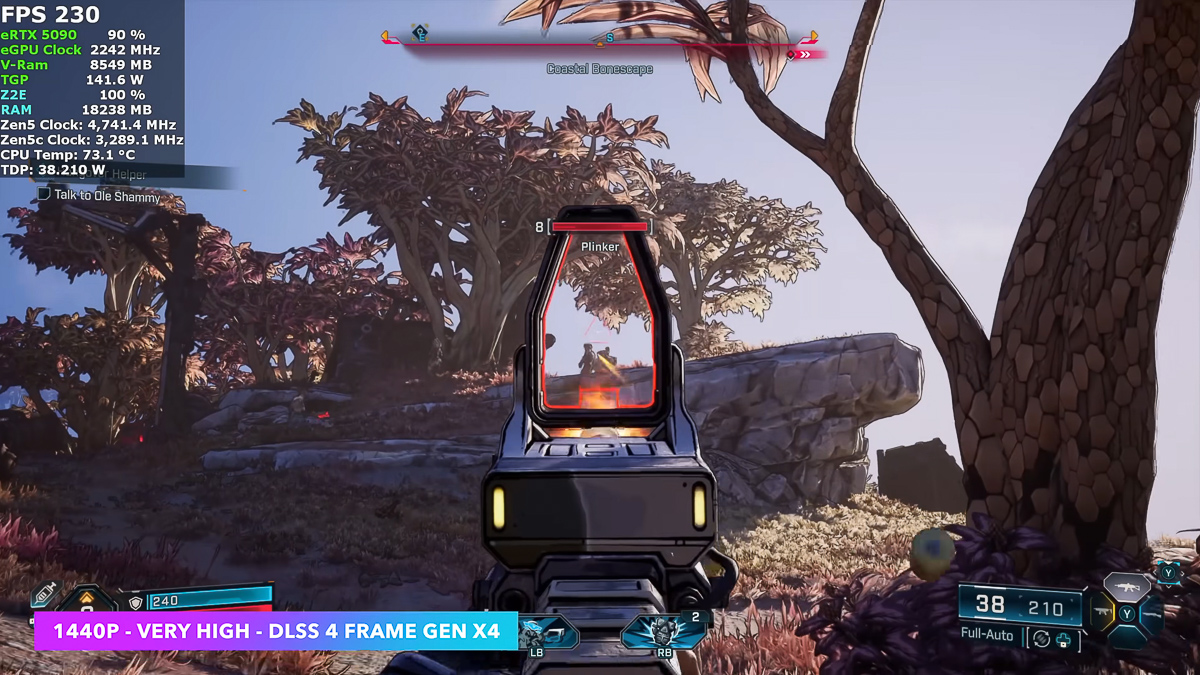This screenshot has width=1200, height=675.
Task: Select the quest marker on the compass
Action: (x=421, y=34)
